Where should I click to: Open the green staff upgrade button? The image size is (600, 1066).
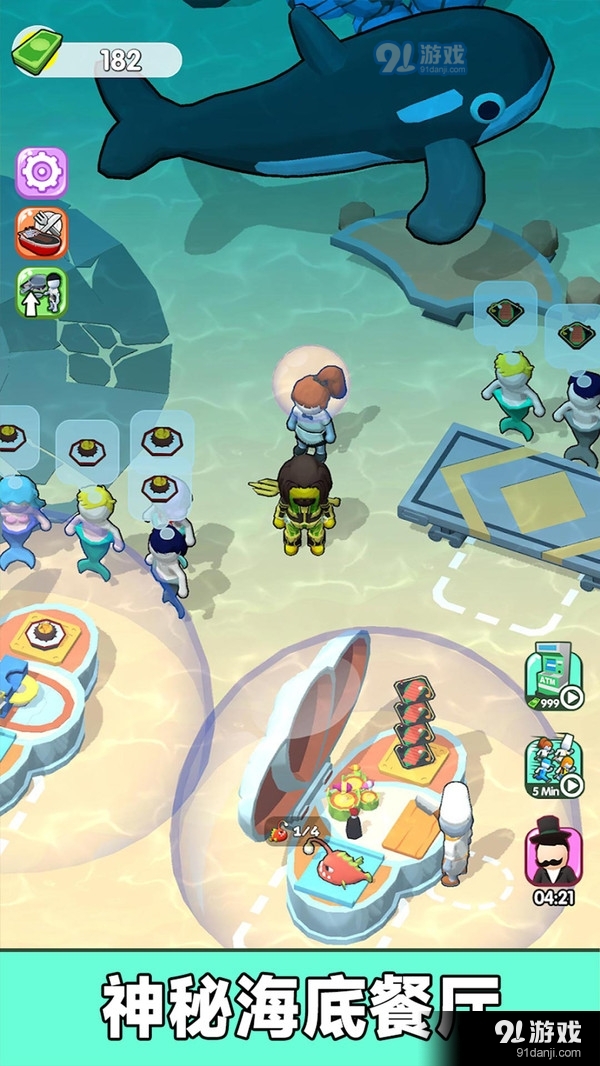pyautogui.click(x=41, y=292)
